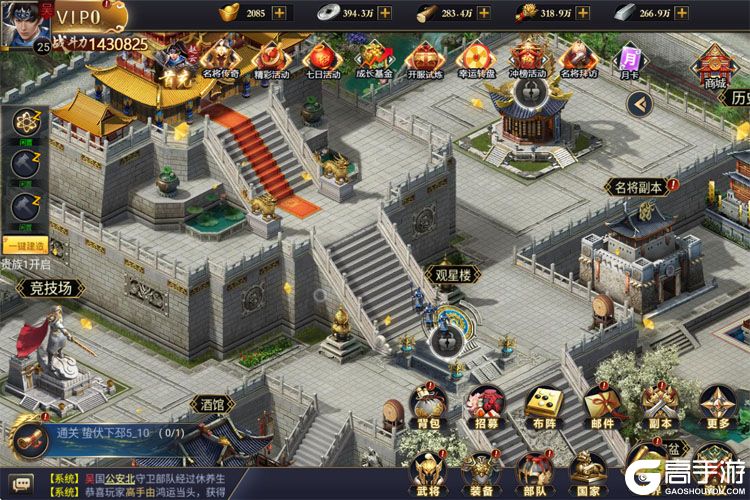Screen dimensions: 750x500
Task: Add more gold ingots with plus button
Action: pos(278,13)
